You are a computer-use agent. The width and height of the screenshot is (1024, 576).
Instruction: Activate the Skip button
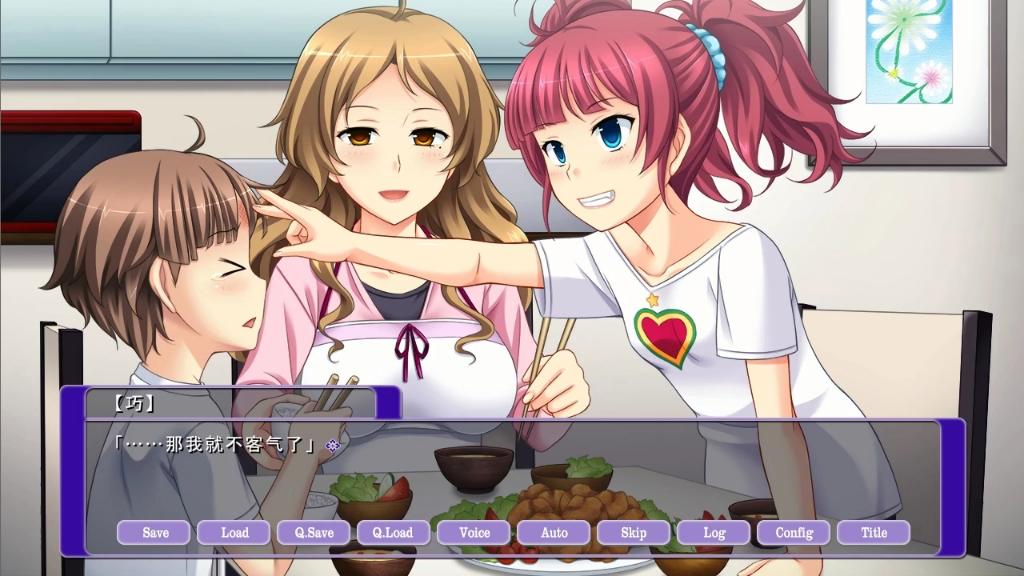[633, 532]
